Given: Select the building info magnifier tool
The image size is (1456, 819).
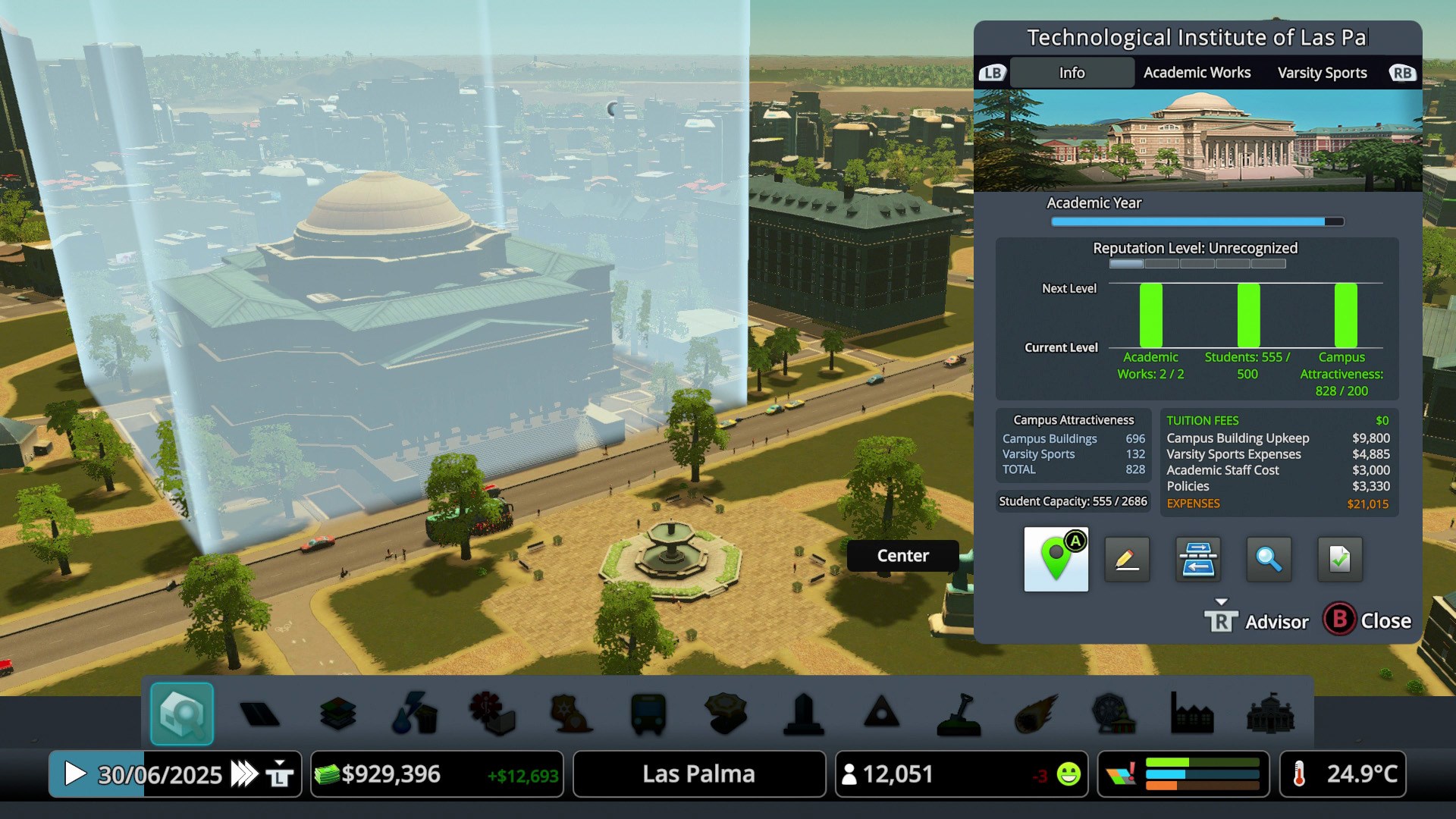Looking at the screenshot, I should [x=182, y=714].
